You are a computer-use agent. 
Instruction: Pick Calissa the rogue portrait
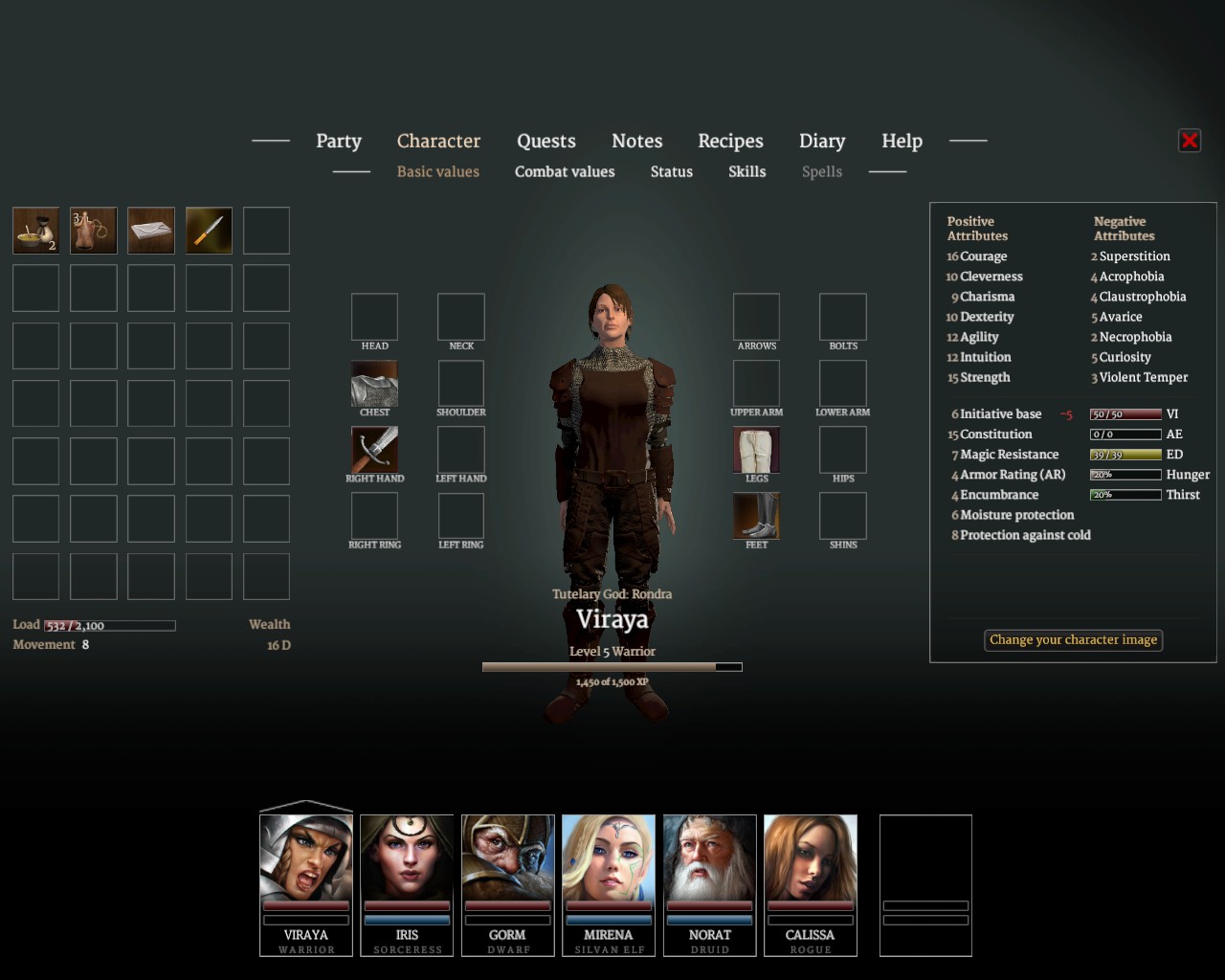pos(810,858)
